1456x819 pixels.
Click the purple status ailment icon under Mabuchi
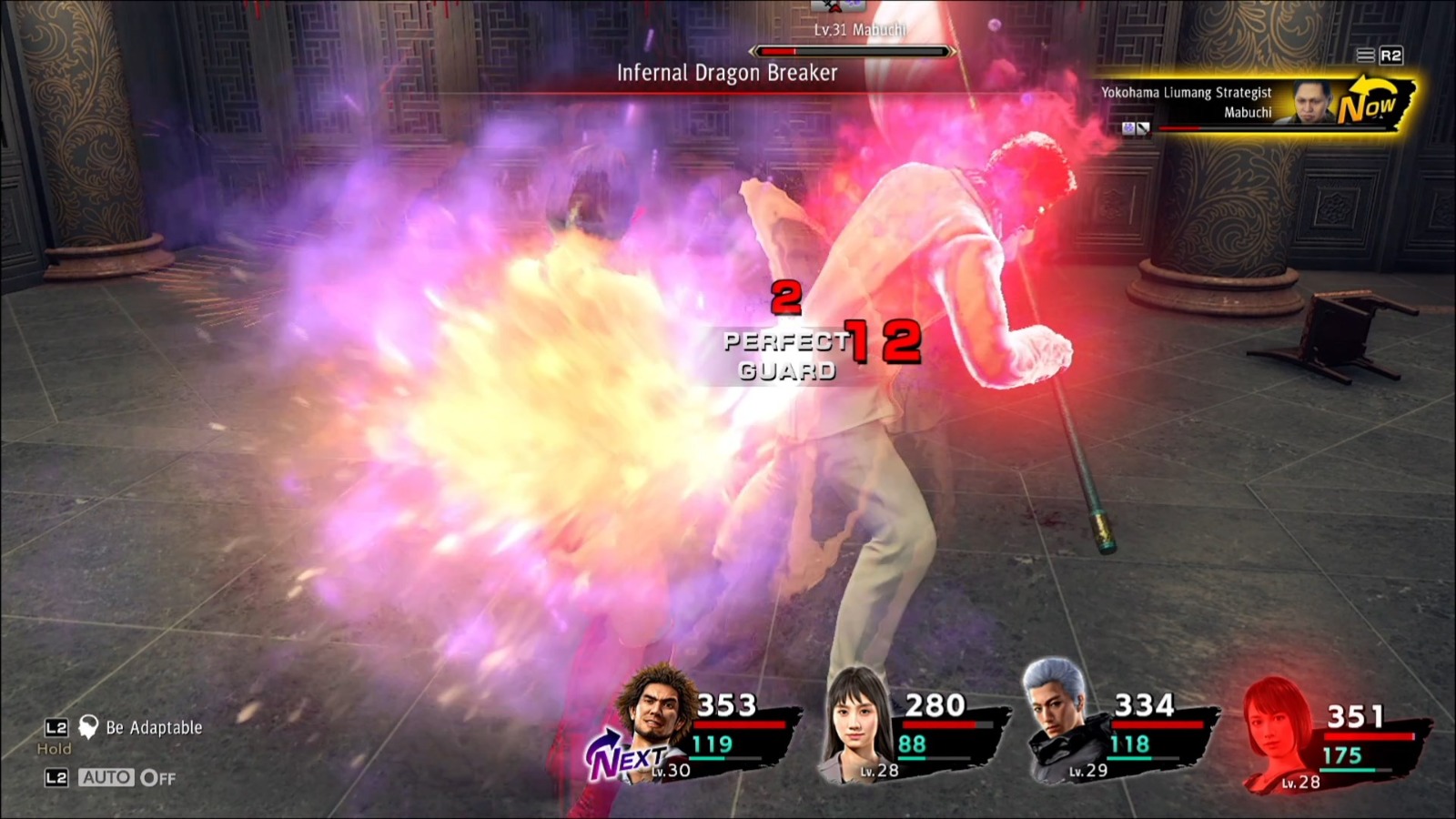pyautogui.click(x=1129, y=126)
